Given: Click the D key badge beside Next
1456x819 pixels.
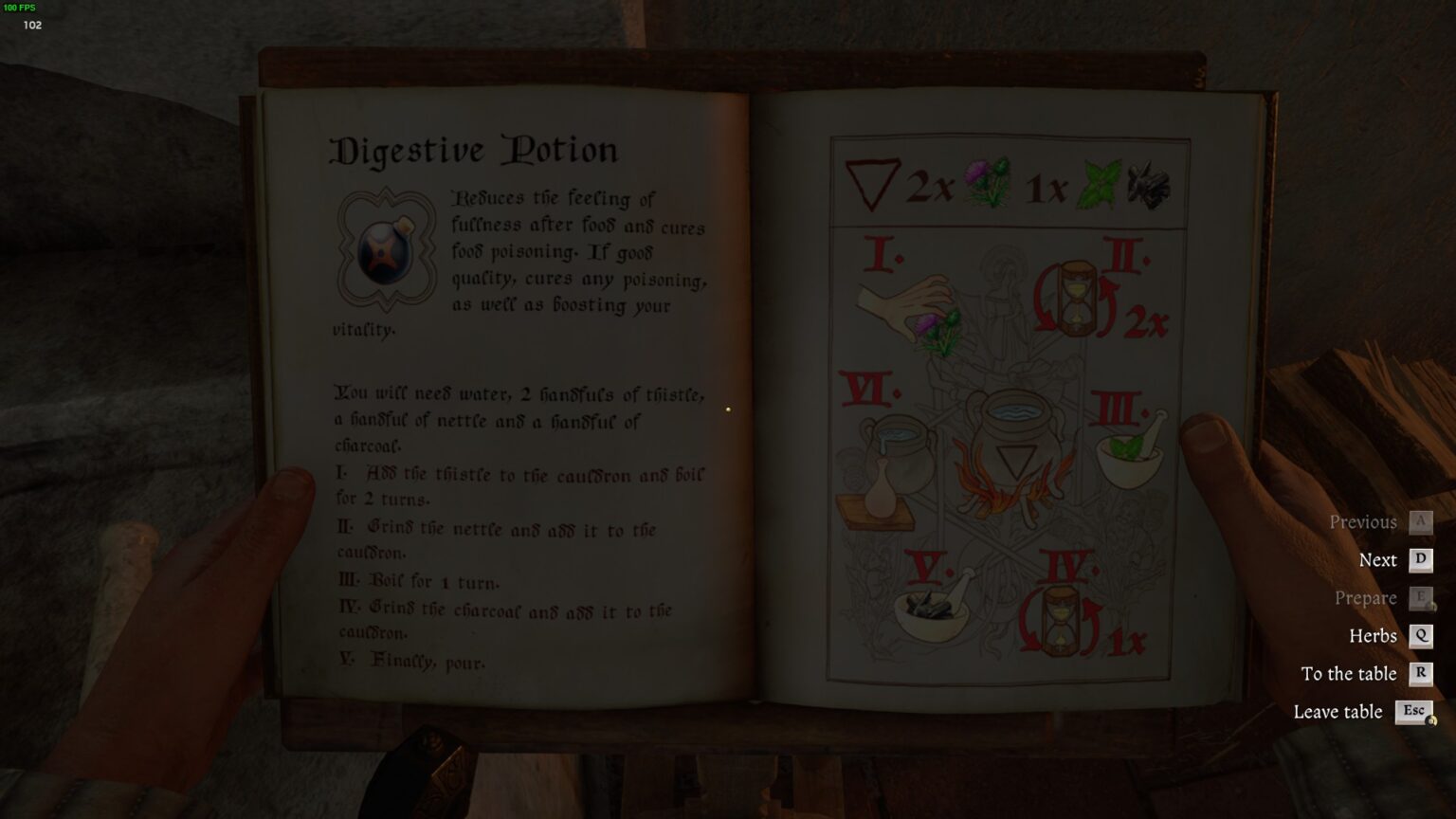Looking at the screenshot, I should [x=1419, y=559].
